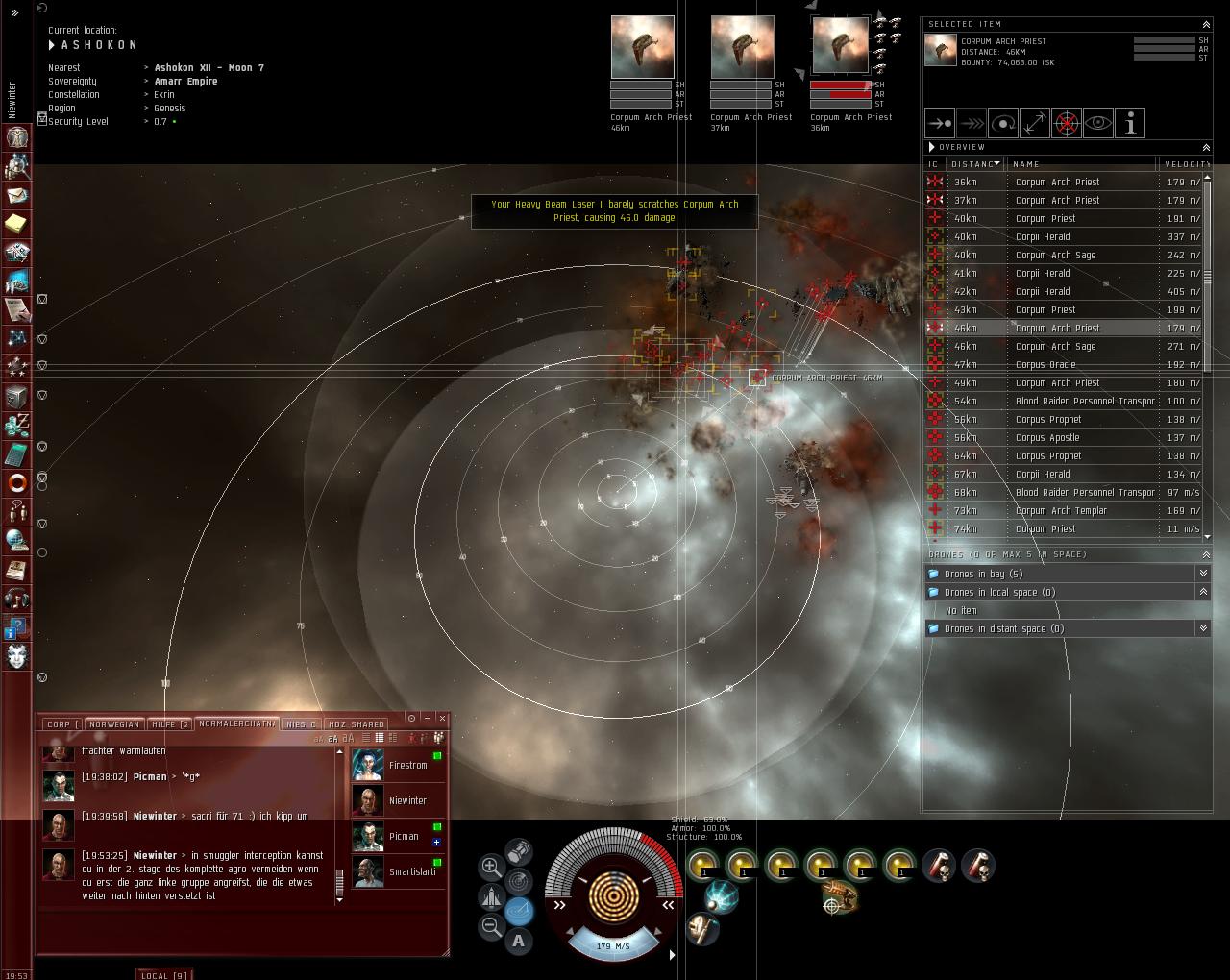Orbit the selected Corpum Arch Priest

(x=1002, y=123)
